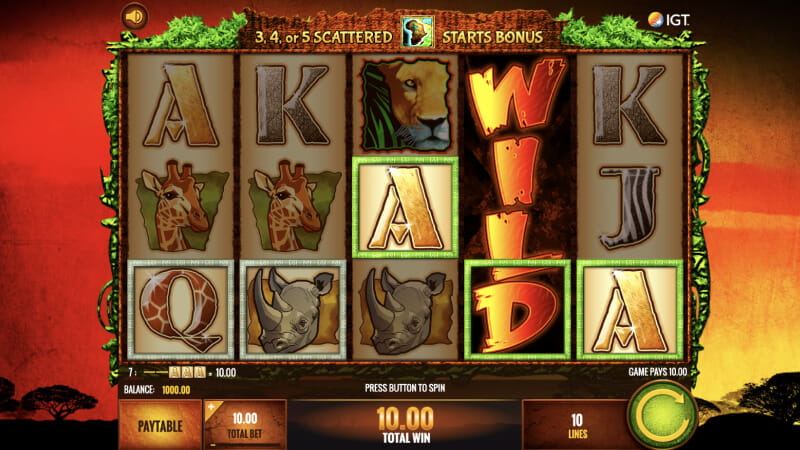The height and width of the screenshot is (450, 800).
Task: Open the Paytable
Action: click(160, 424)
